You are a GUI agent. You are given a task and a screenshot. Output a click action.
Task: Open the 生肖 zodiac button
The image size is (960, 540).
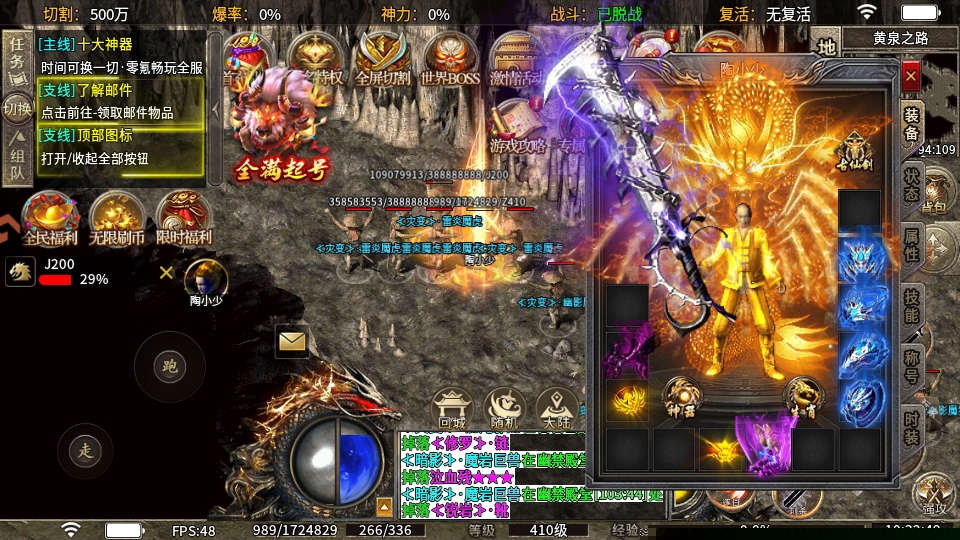point(803,396)
